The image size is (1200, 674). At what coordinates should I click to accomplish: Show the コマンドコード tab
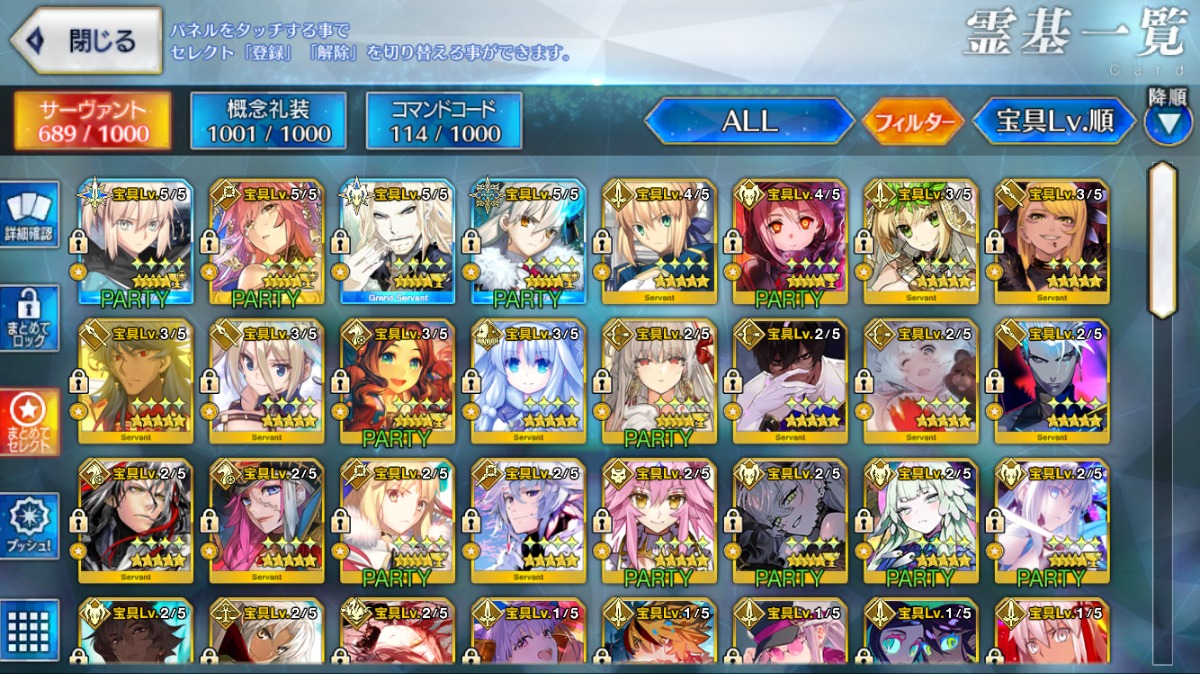tap(444, 121)
